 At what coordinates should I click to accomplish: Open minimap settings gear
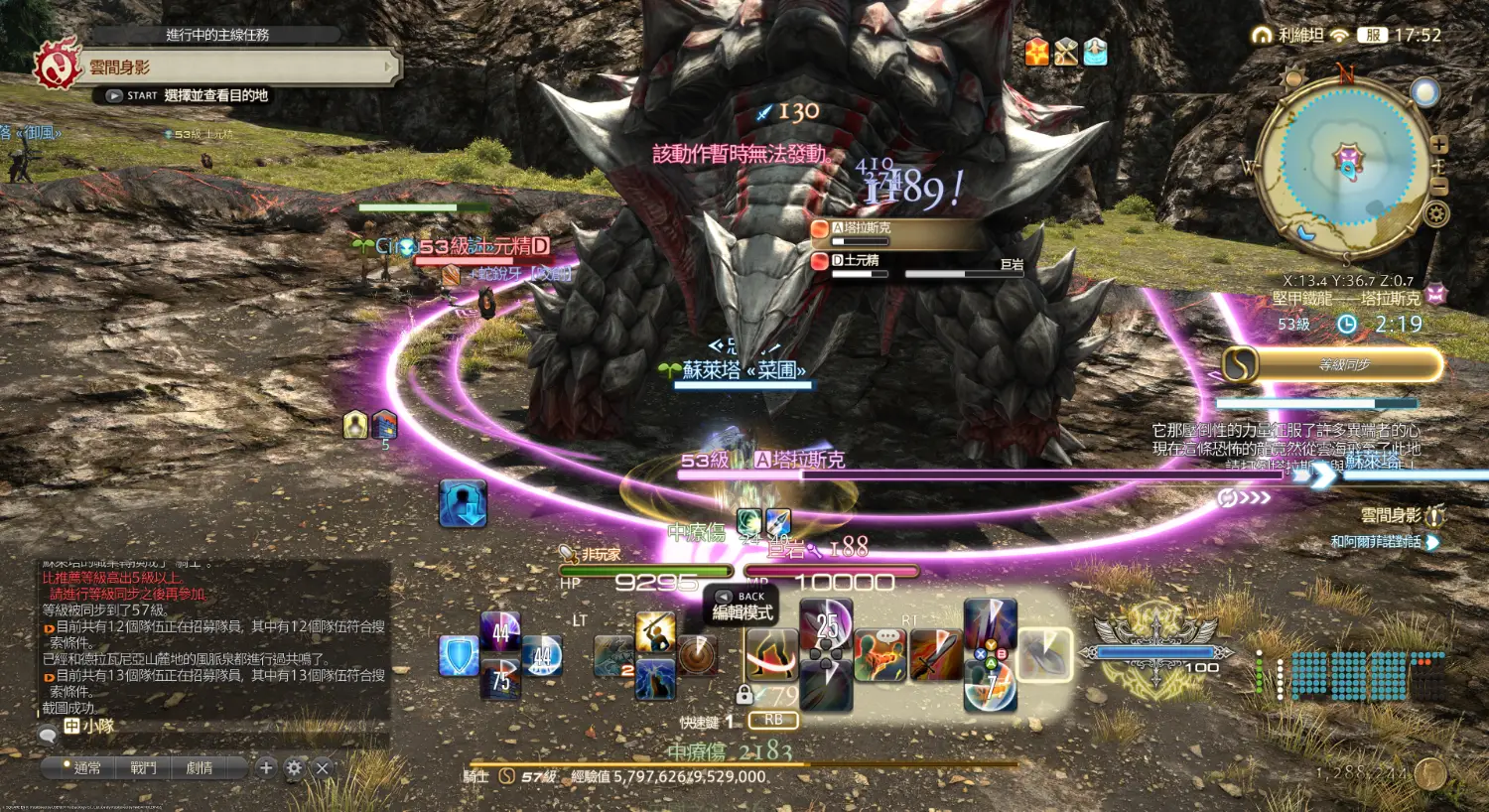tap(1435, 213)
